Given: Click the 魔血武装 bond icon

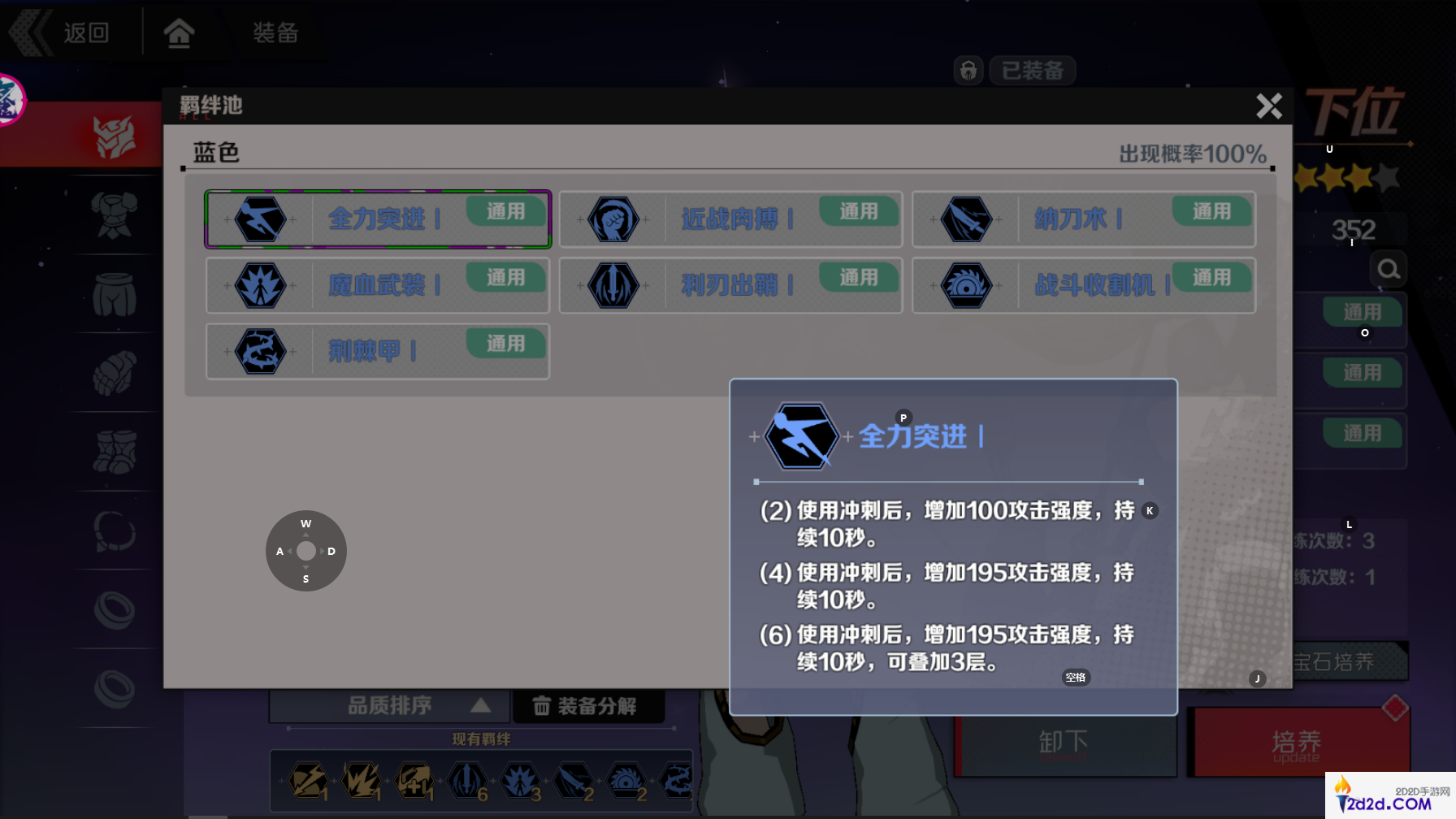Looking at the screenshot, I should click(260, 285).
